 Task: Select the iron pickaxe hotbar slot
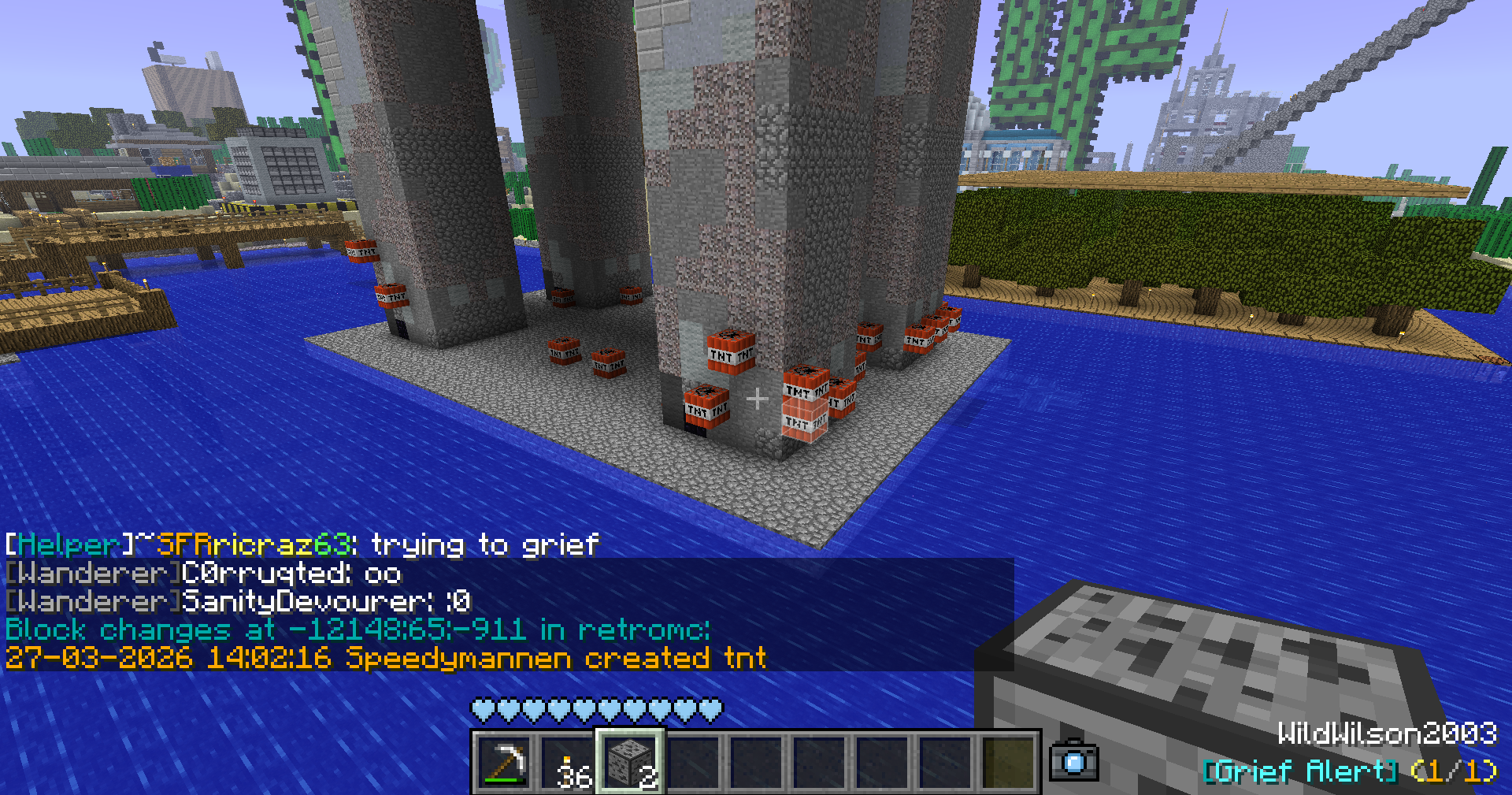(x=505, y=762)
